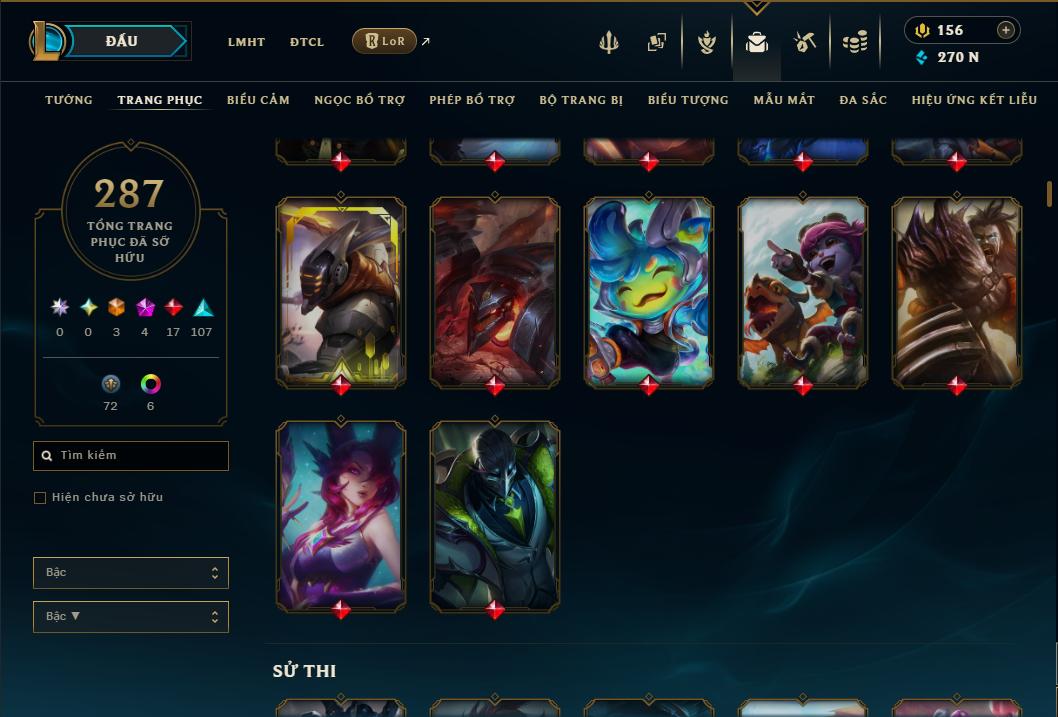The height and width of the screenshot is (717, 1058).
Task: Switch to the ĐTCL game tab
Action: pos(307,42)
